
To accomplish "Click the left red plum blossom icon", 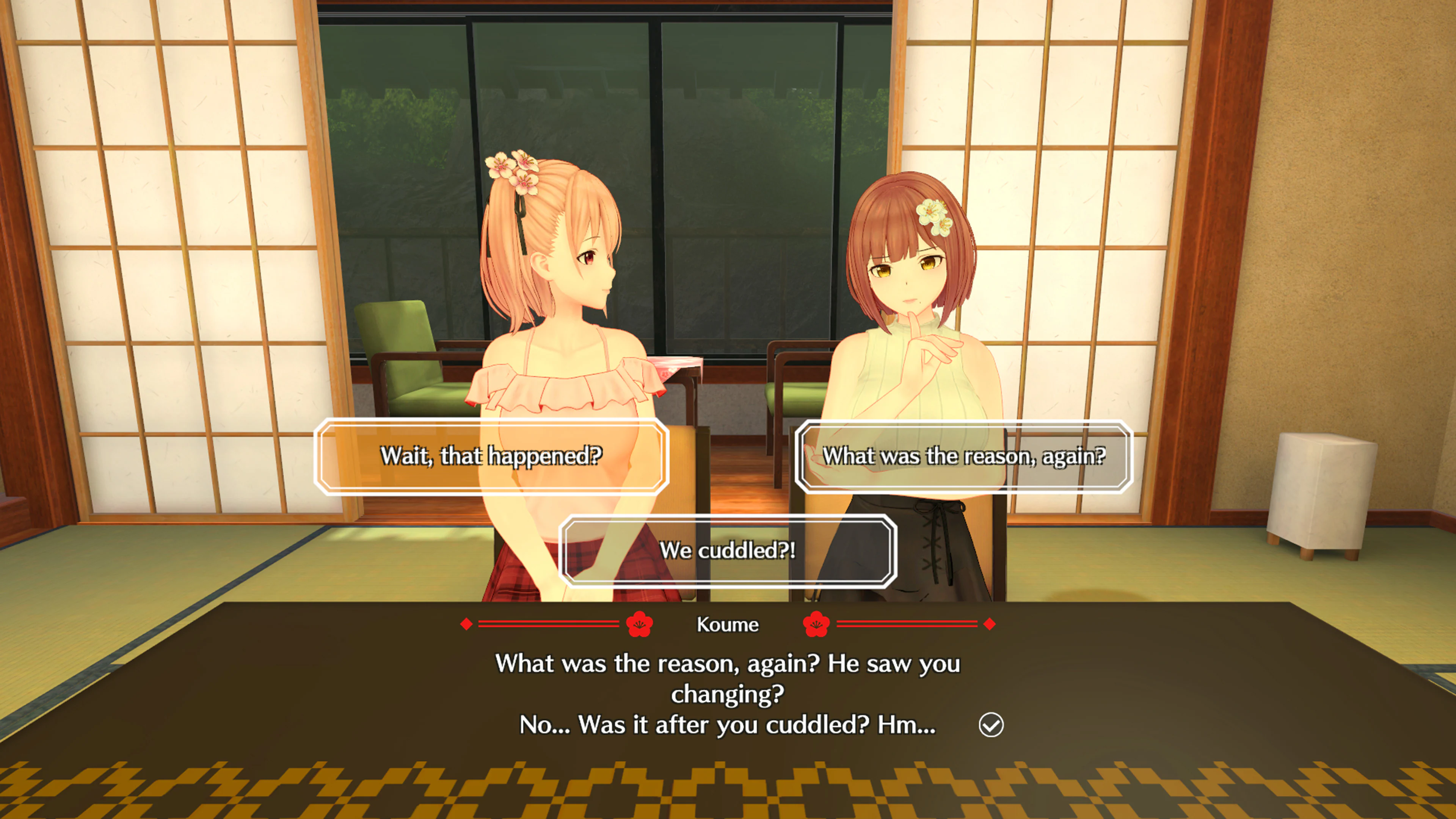I will click(x=642, y=624).
